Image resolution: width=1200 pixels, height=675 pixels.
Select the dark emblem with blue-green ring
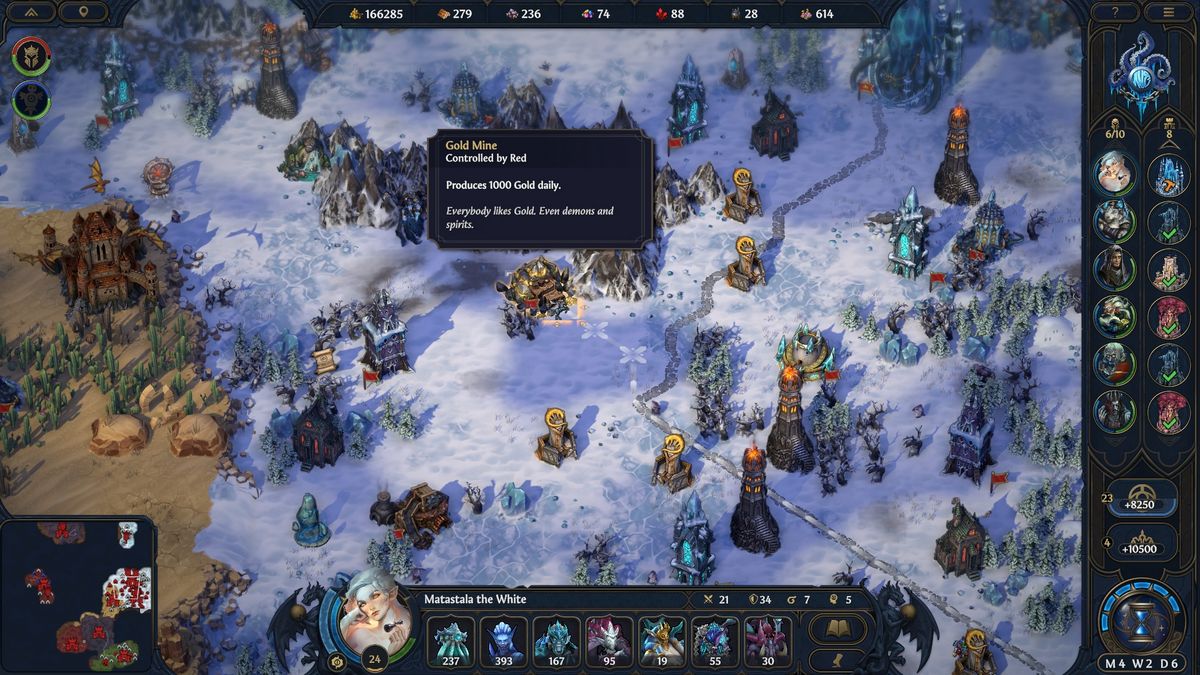[31, 101]
